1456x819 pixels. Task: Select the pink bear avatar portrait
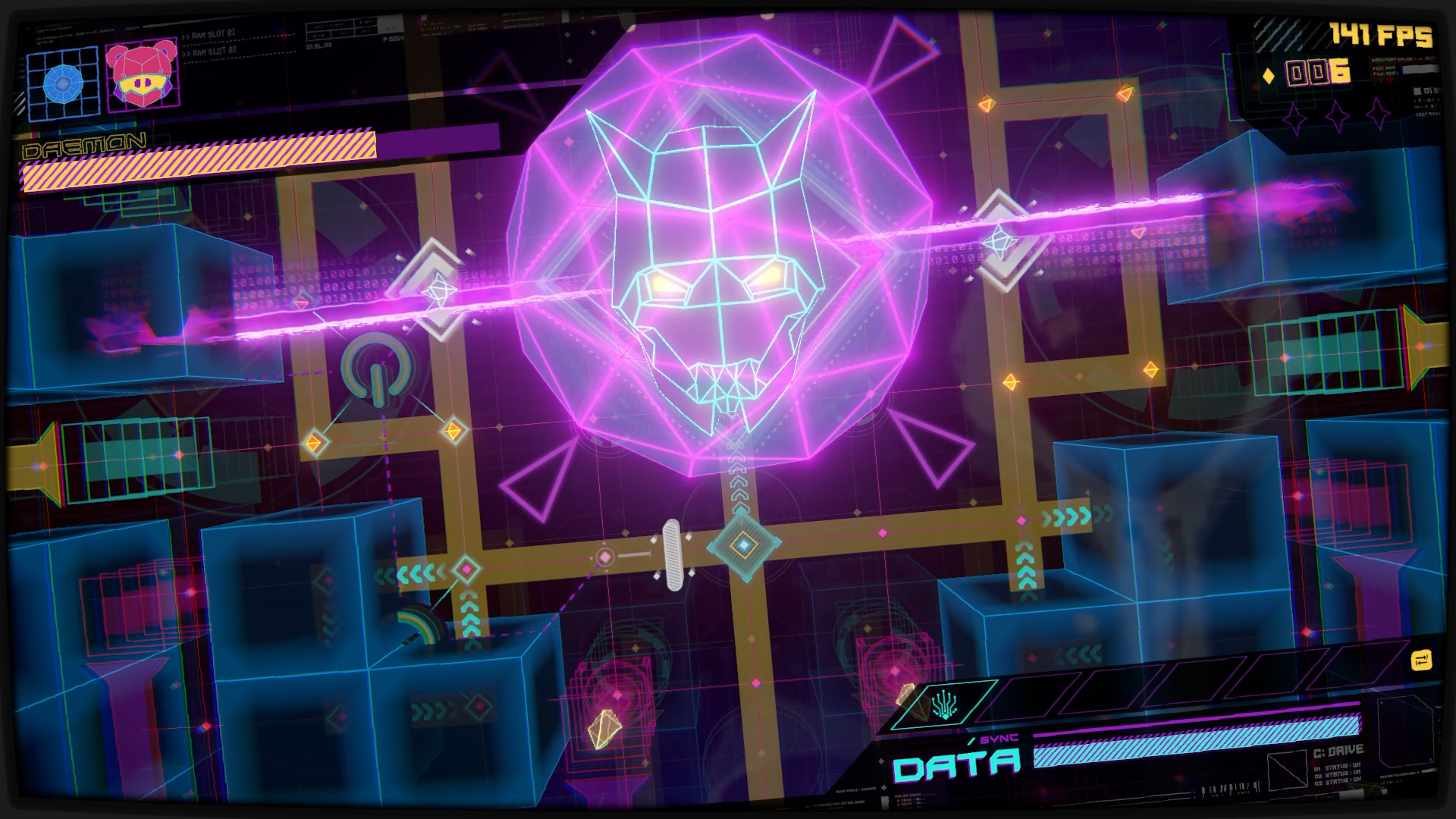[142, 75]
